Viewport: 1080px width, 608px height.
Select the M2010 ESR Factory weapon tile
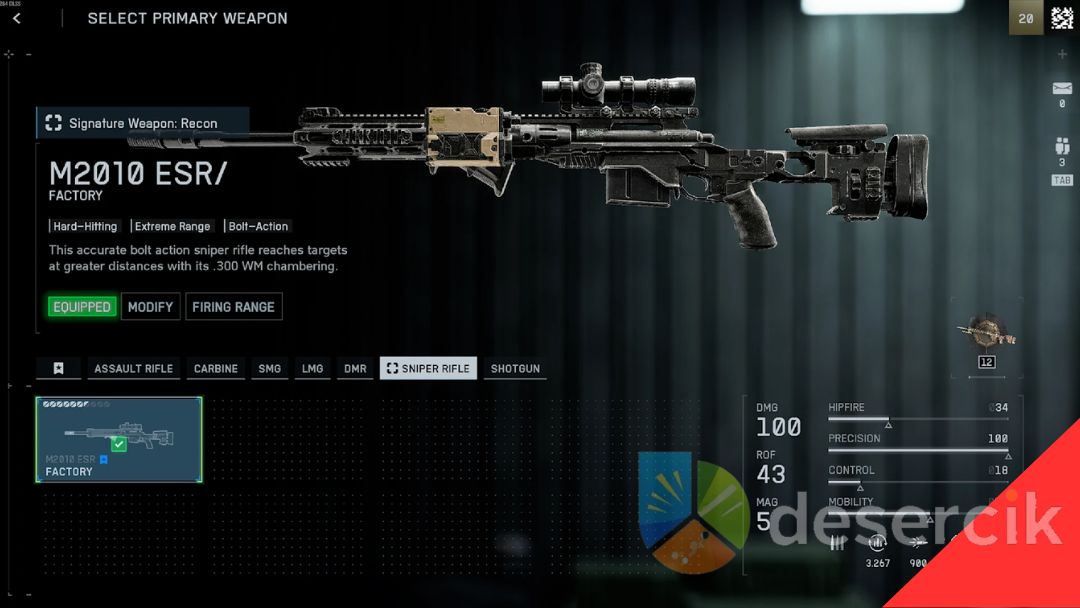[119, 440]
